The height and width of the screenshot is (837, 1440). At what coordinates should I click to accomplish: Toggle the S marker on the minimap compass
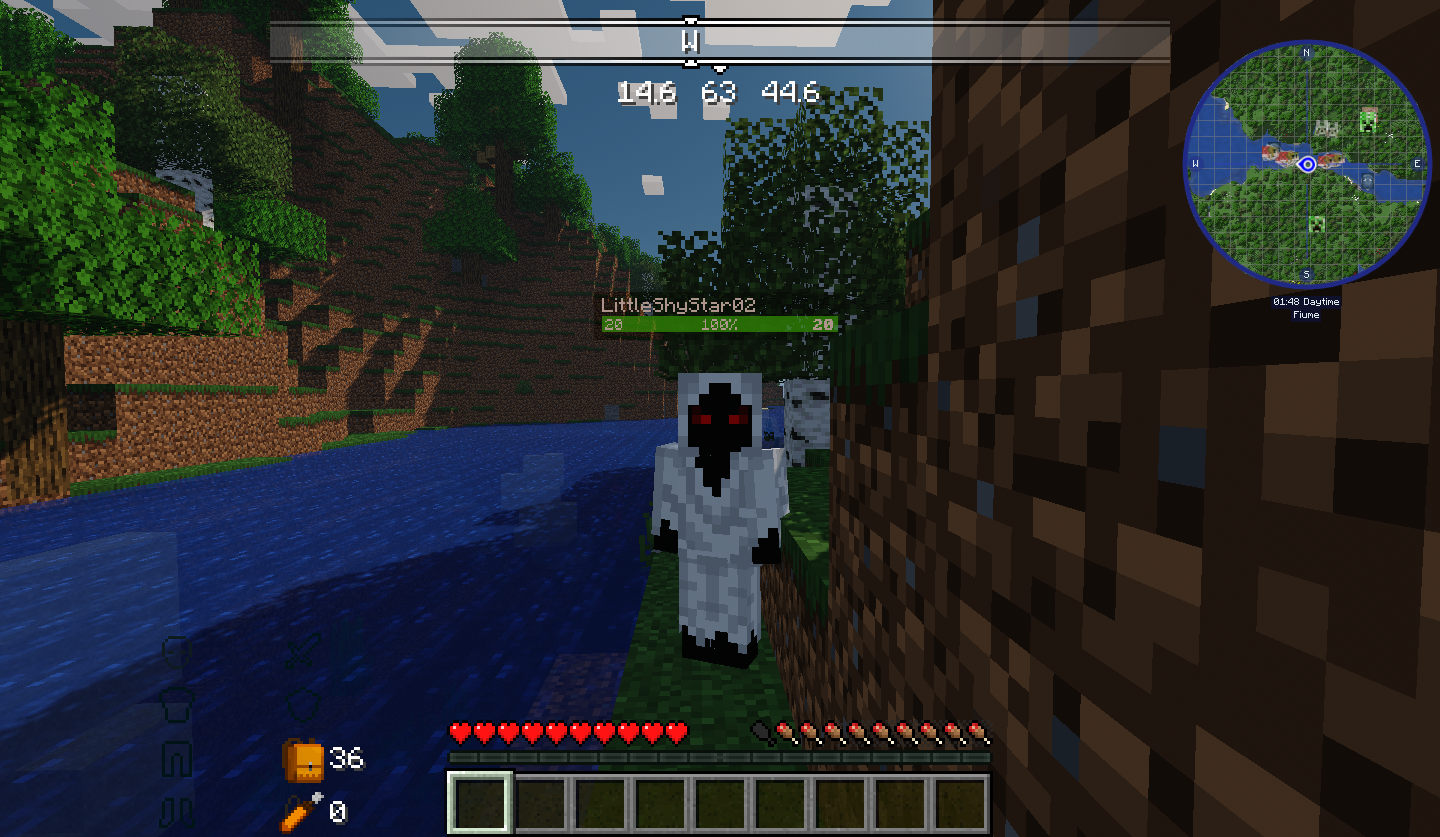tap(1306, 273)
